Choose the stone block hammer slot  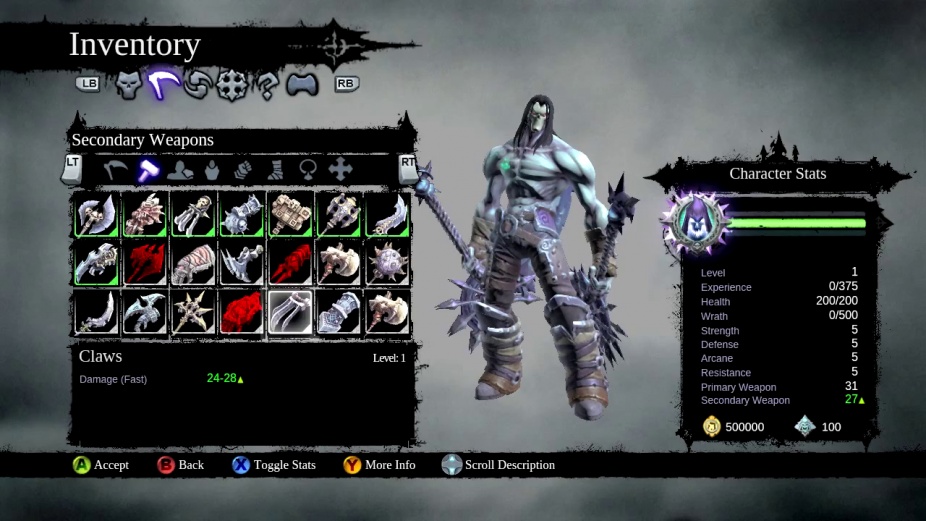point(290,214)
